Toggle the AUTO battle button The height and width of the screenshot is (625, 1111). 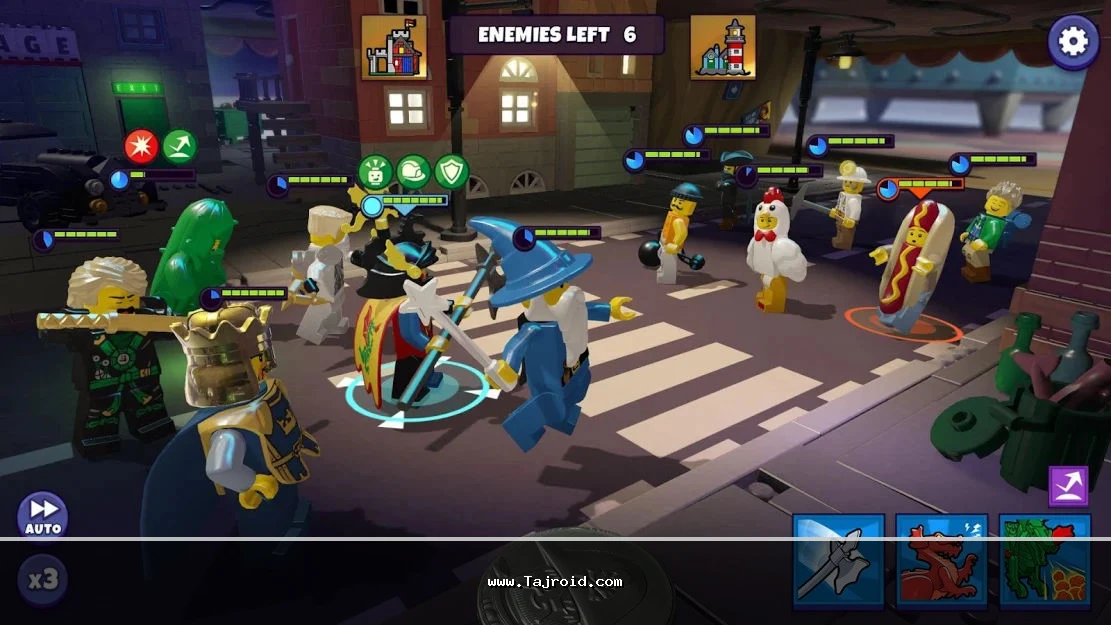[x=43, y=515]
